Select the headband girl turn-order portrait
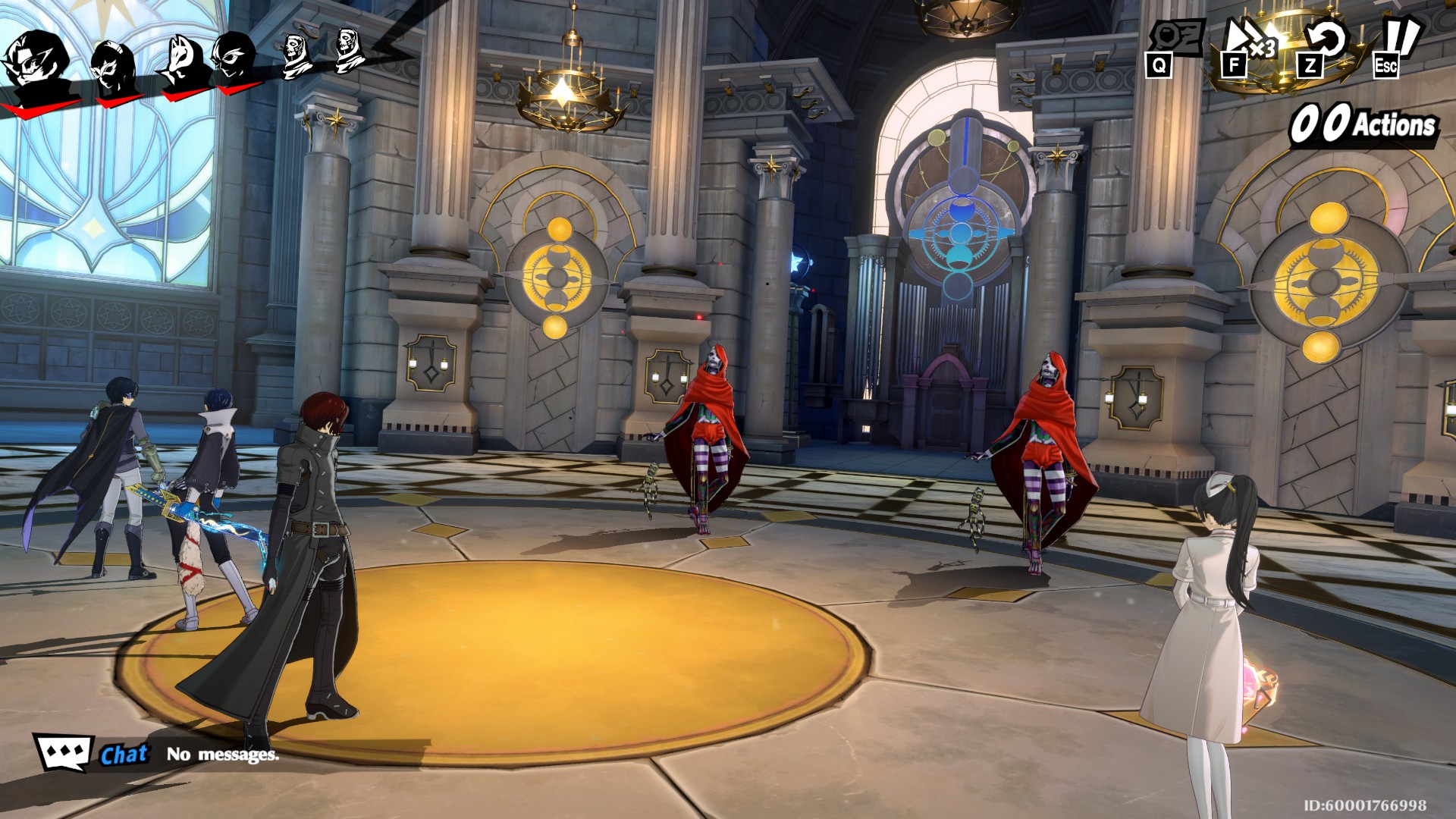1456x819 pixels. (114, 67)
